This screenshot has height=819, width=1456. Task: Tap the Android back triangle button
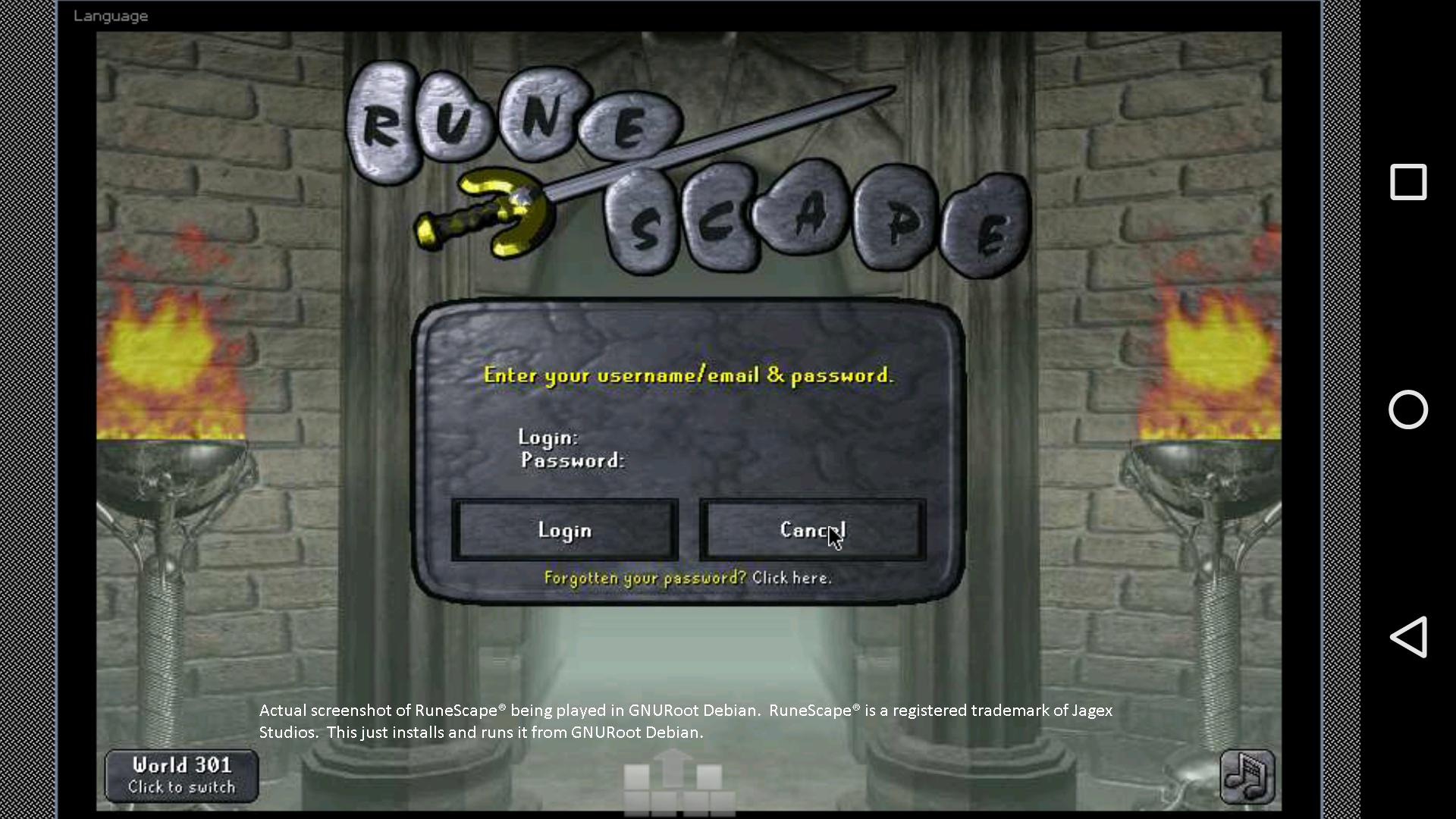[1408, 638]
